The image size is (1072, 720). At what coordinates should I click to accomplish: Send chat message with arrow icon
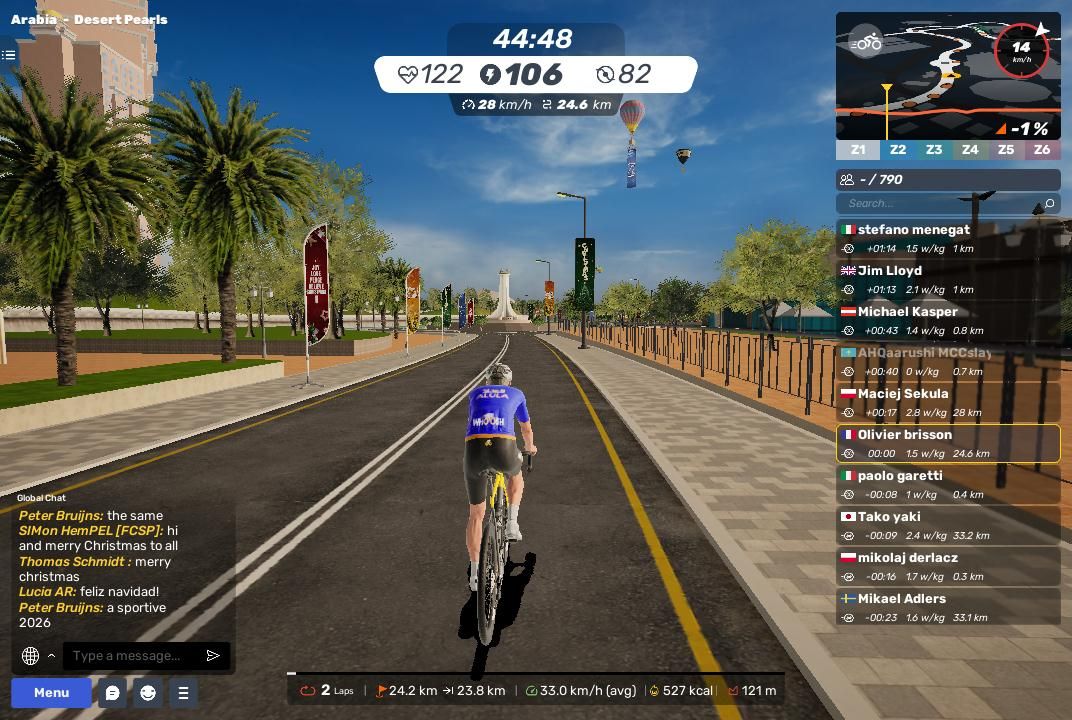[213, 656]
